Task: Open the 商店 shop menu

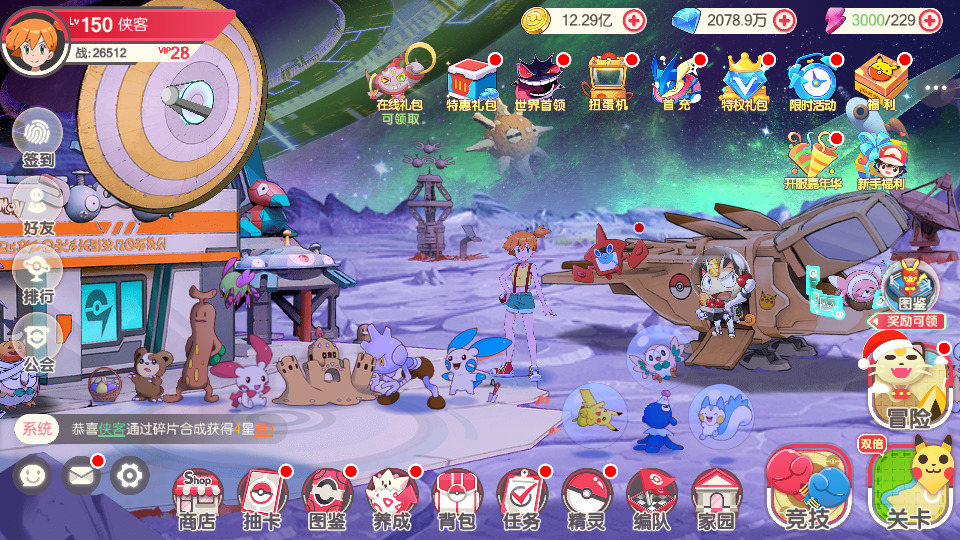Action: click(197, 497)
